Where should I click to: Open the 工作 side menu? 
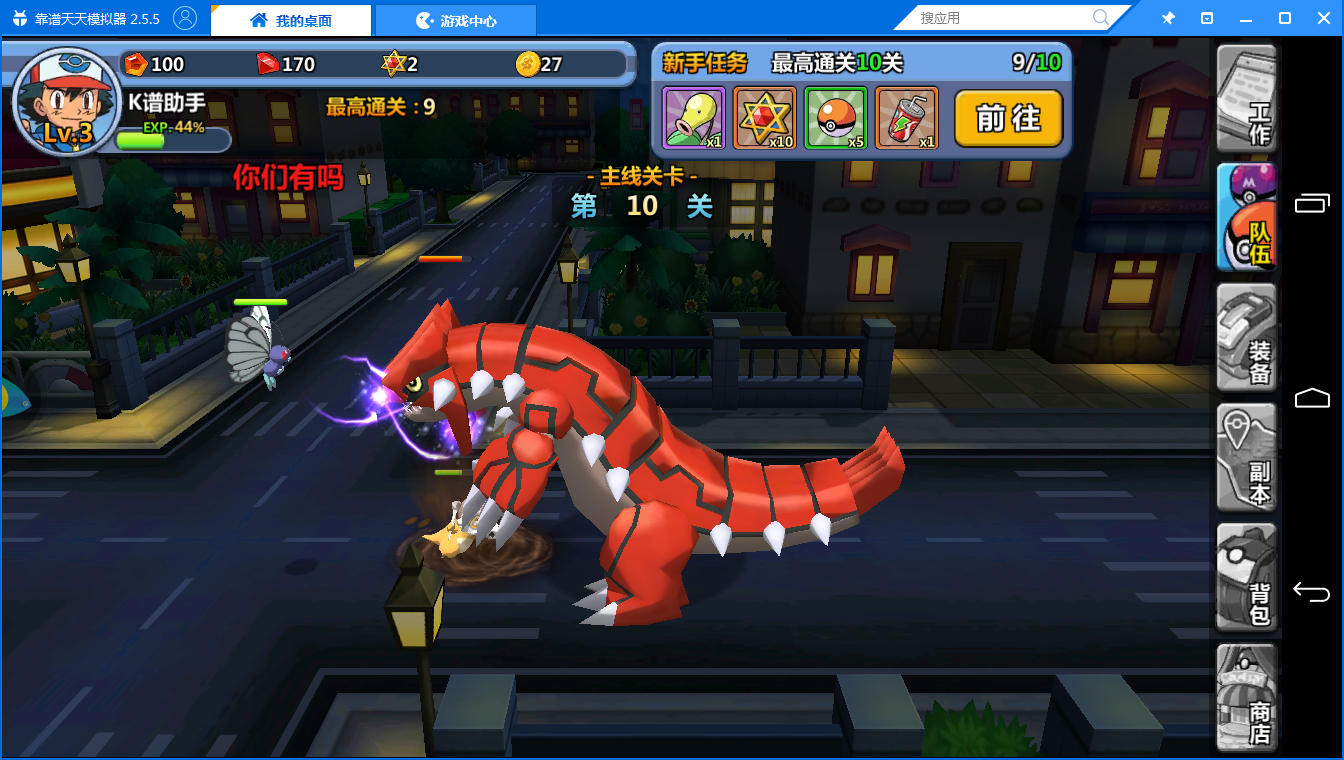coord(1246,97)
